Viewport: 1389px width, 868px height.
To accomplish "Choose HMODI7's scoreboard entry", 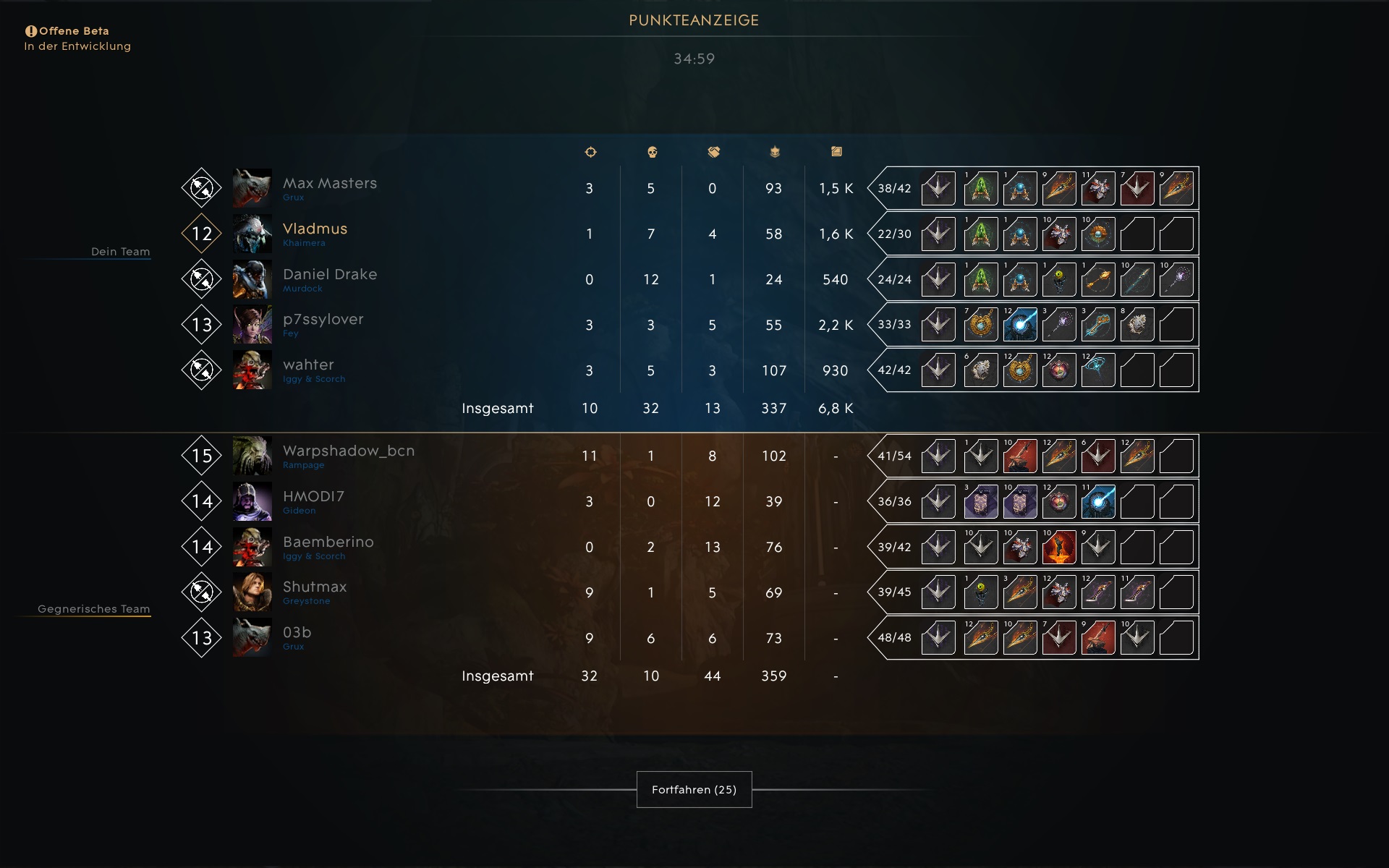I will [313, 497].
